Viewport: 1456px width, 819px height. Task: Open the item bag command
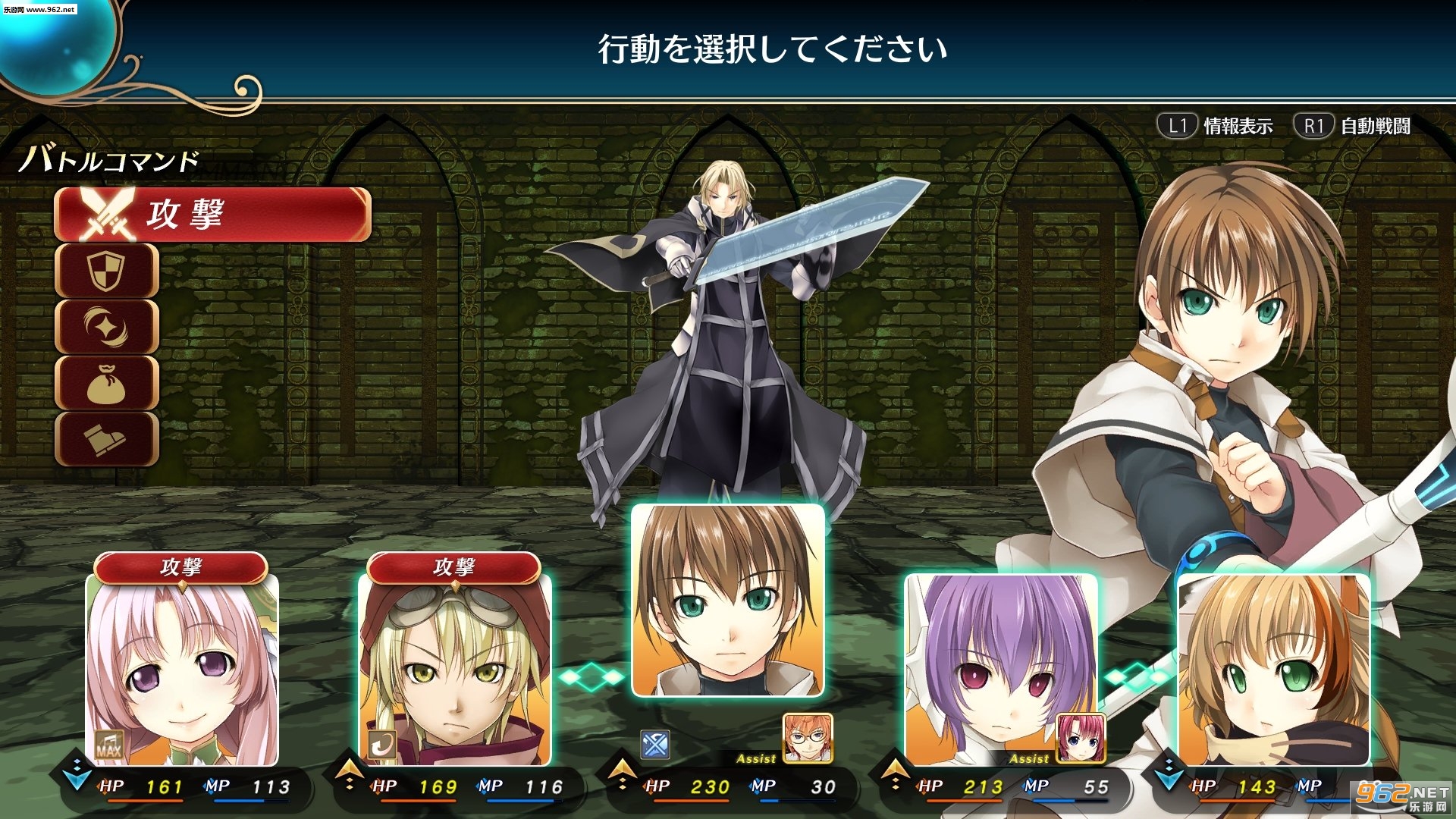click(x=107, y=383)
